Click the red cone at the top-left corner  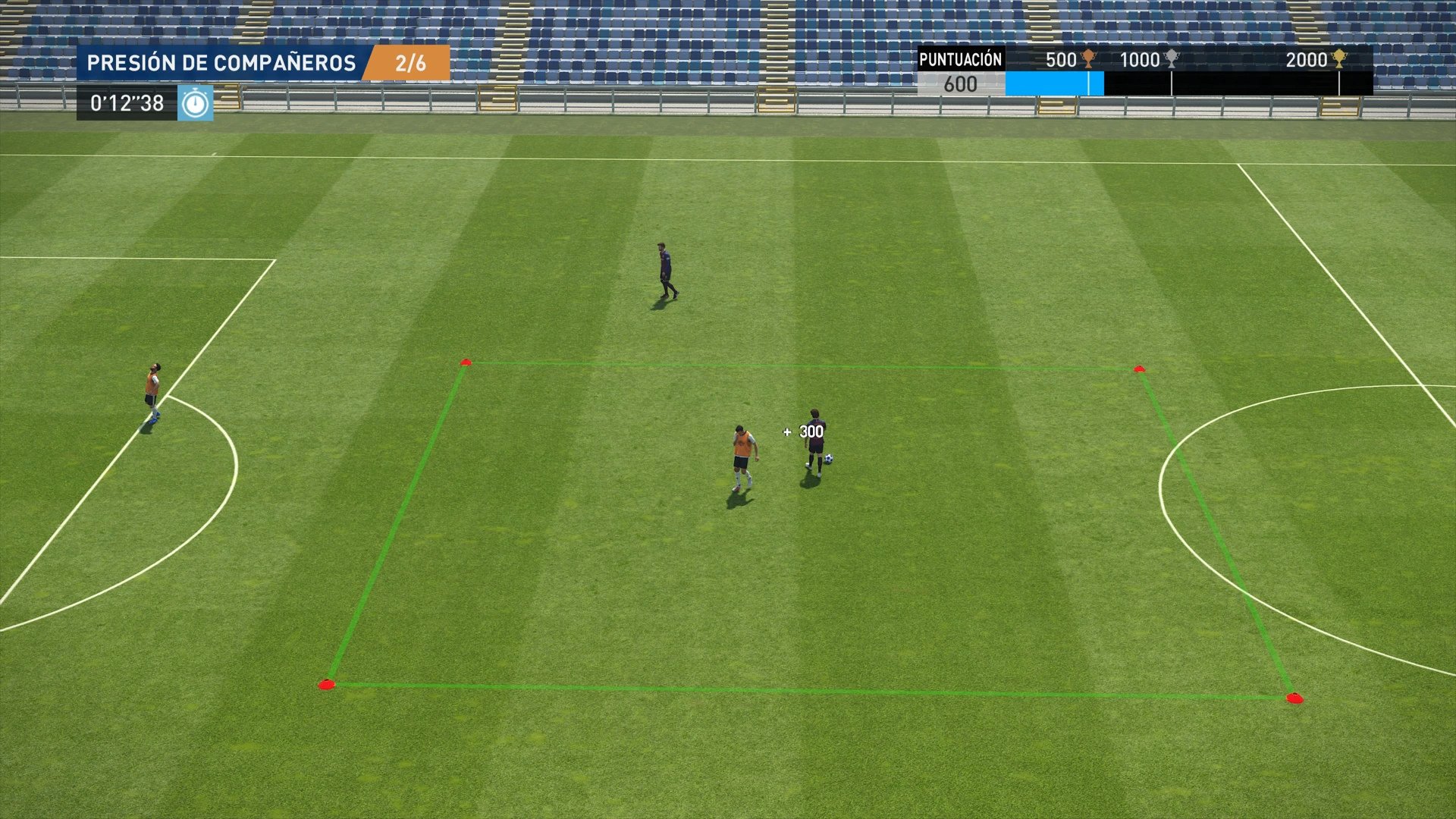(x=466, y=362)
